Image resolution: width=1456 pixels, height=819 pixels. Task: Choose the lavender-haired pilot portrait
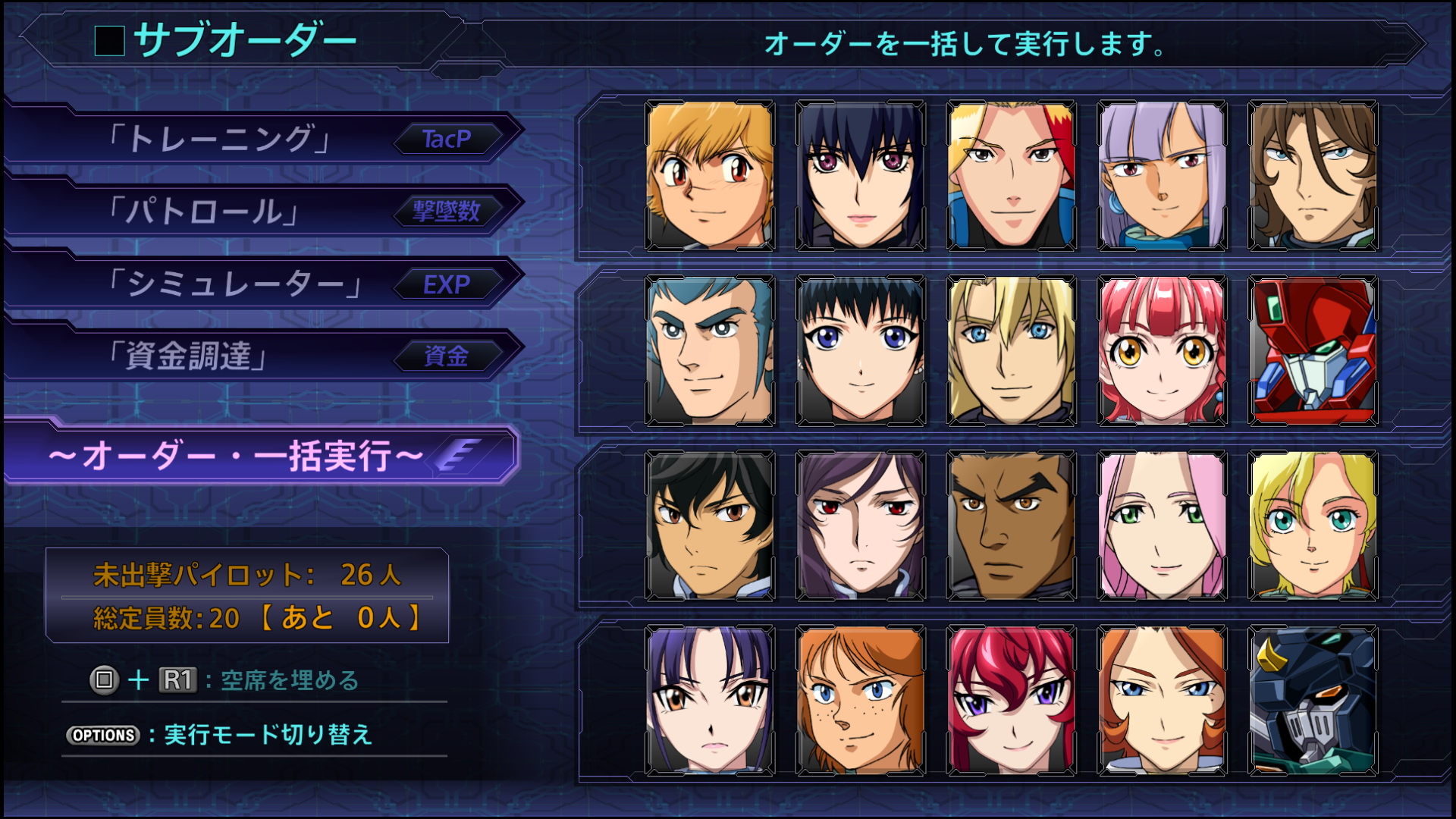1162,176
